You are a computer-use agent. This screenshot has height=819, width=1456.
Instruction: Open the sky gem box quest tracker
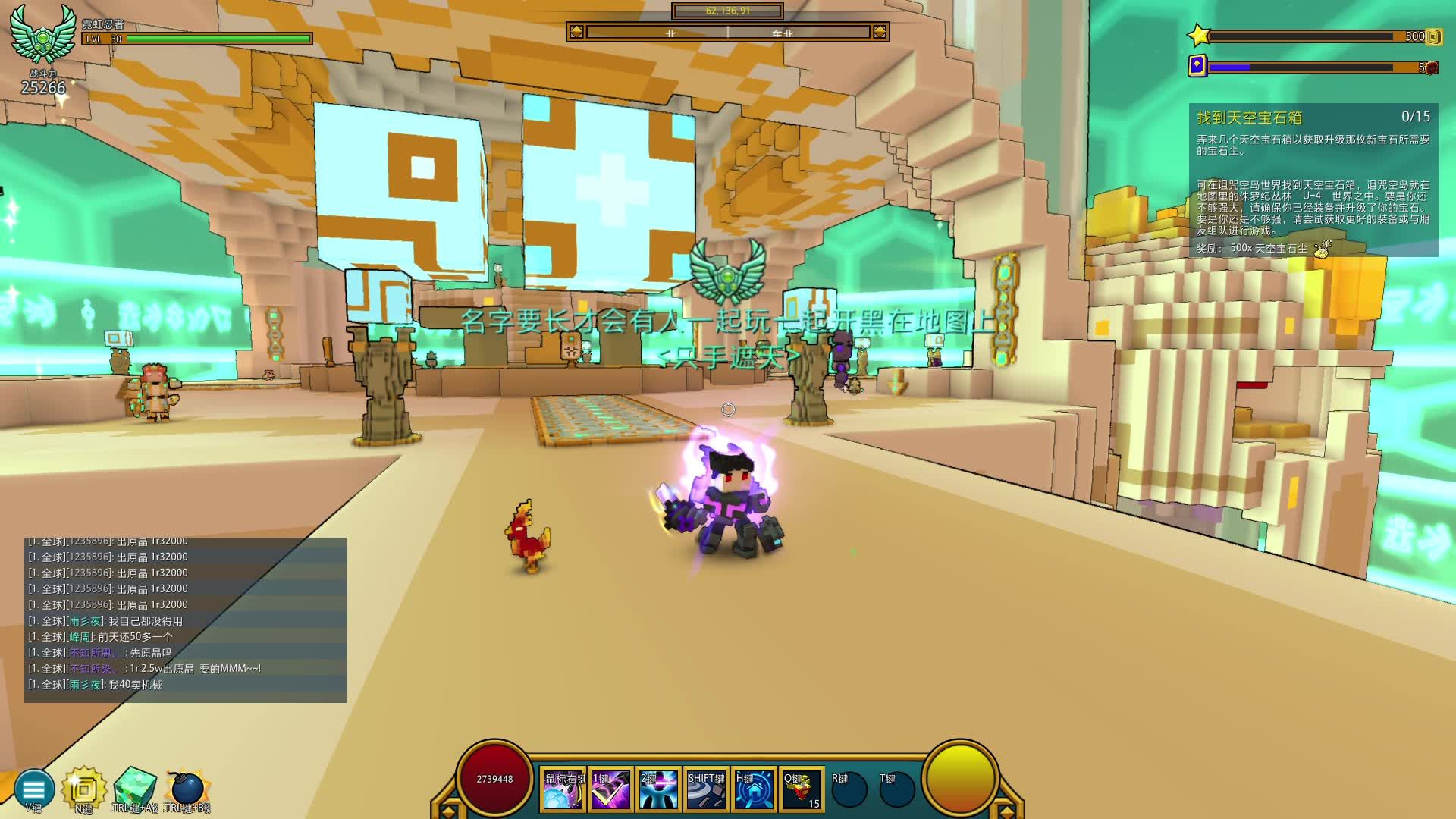(x=1313, y=180)
